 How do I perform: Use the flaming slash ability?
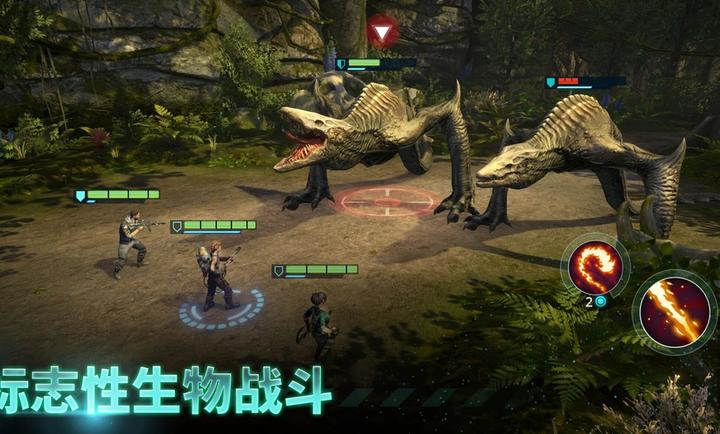(674, 311)
